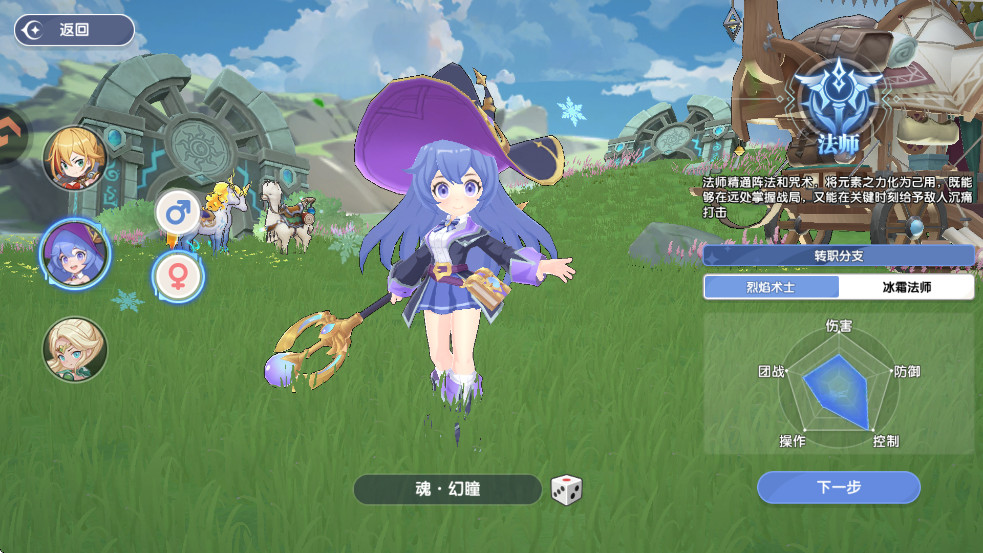Click the orange arrow tab on left edge
The width and height of the screenshot is (983, 553).
click(10, 134)
